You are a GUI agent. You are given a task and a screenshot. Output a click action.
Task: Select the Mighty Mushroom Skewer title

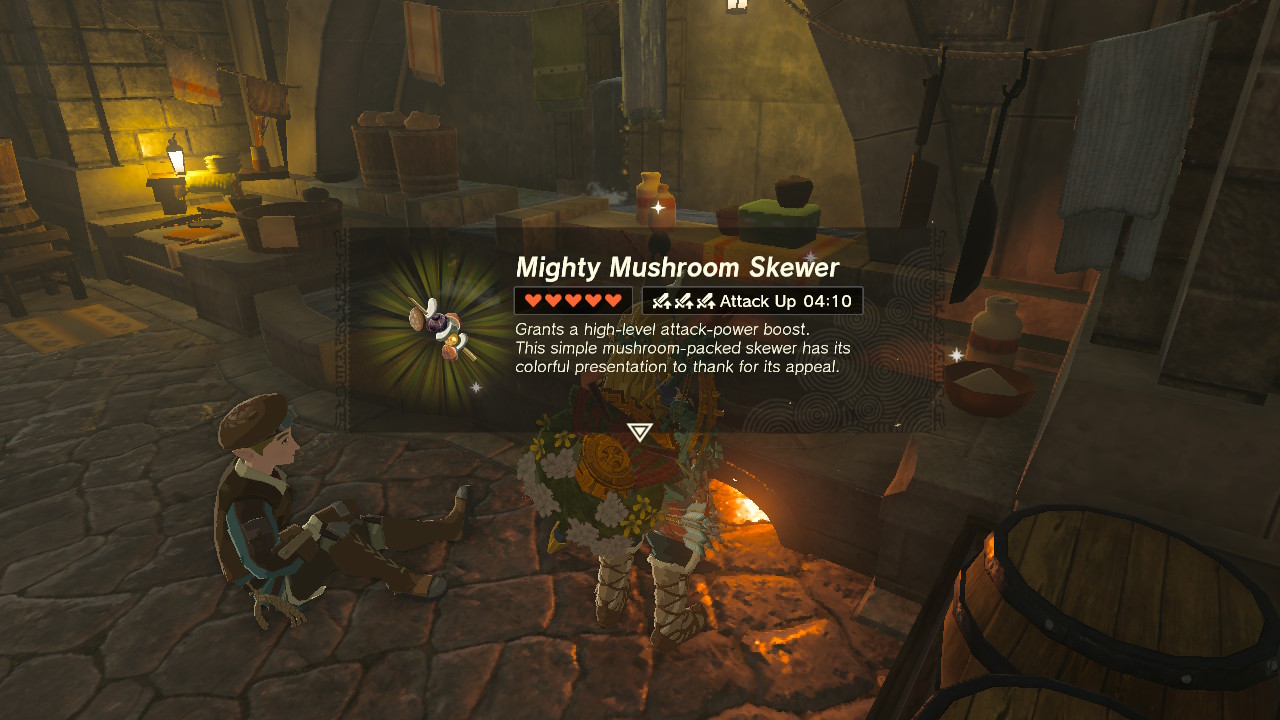[x=679, y=267]
